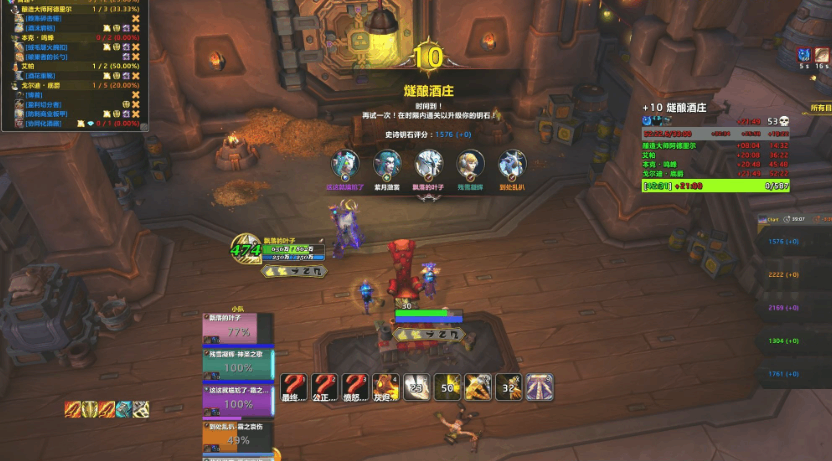The image size is (832, 461).
Task: Select boss row 本克·鸣蜂 in loot list
Action: 42,38
